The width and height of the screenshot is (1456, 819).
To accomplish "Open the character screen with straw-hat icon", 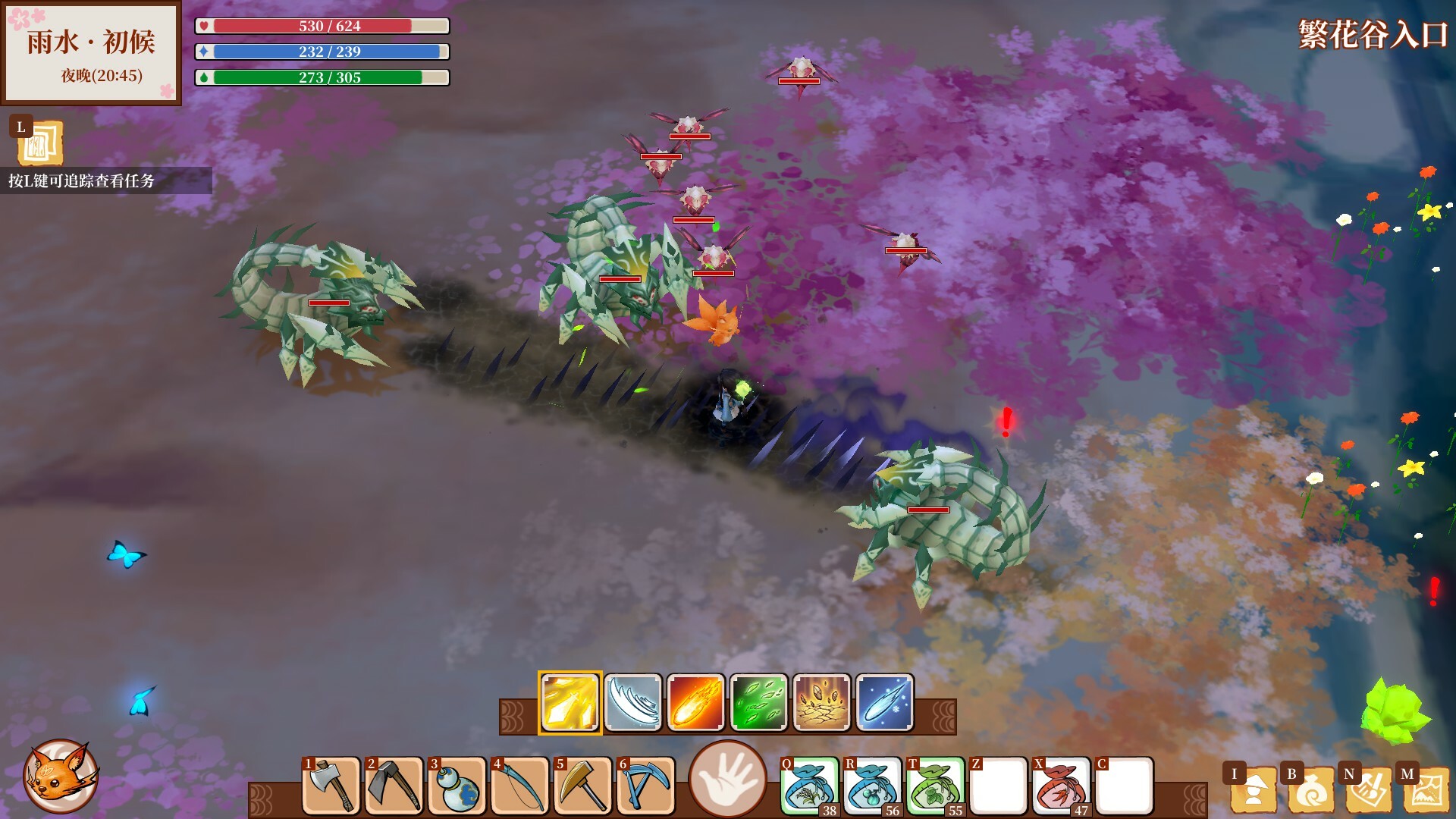I will click(1251, 789).
